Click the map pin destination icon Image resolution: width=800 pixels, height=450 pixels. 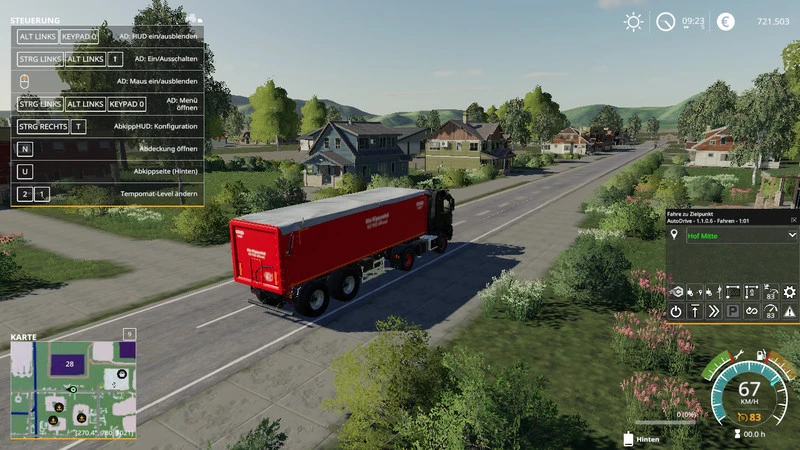676,235
